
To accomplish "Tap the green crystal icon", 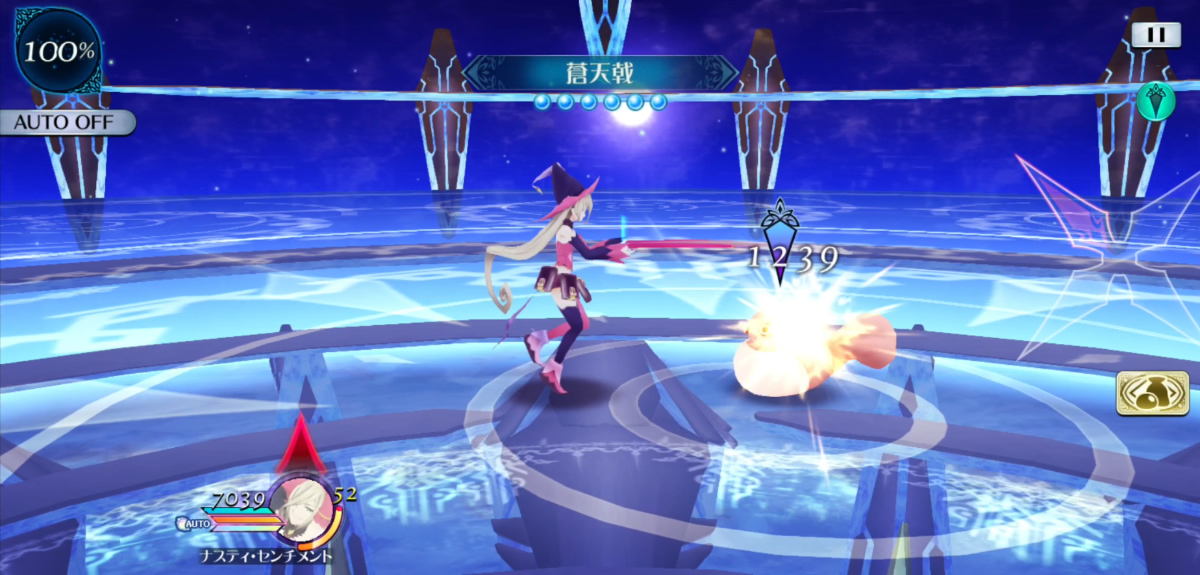I will pos(1155,101).
